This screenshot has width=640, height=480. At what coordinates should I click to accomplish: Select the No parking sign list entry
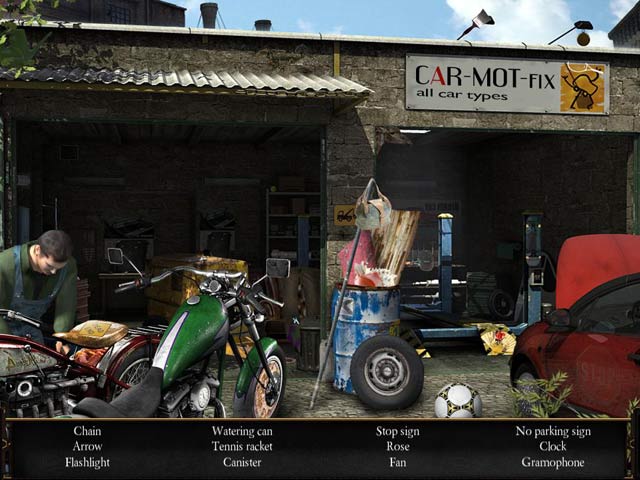[x=553, y=431]
